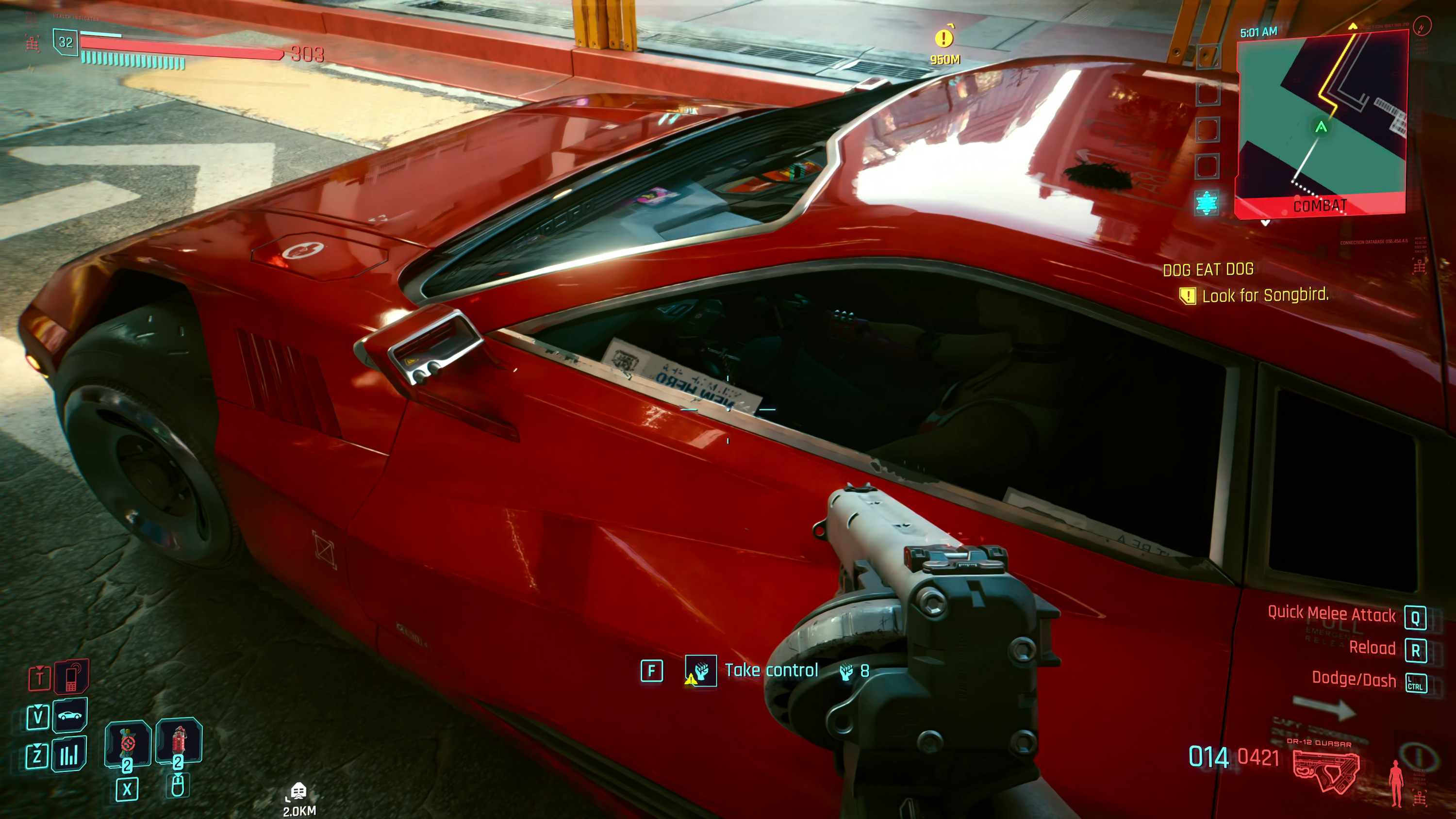Expand the T quickslot dropdown arrow
1456x819 pixels.
pos(40,668)
